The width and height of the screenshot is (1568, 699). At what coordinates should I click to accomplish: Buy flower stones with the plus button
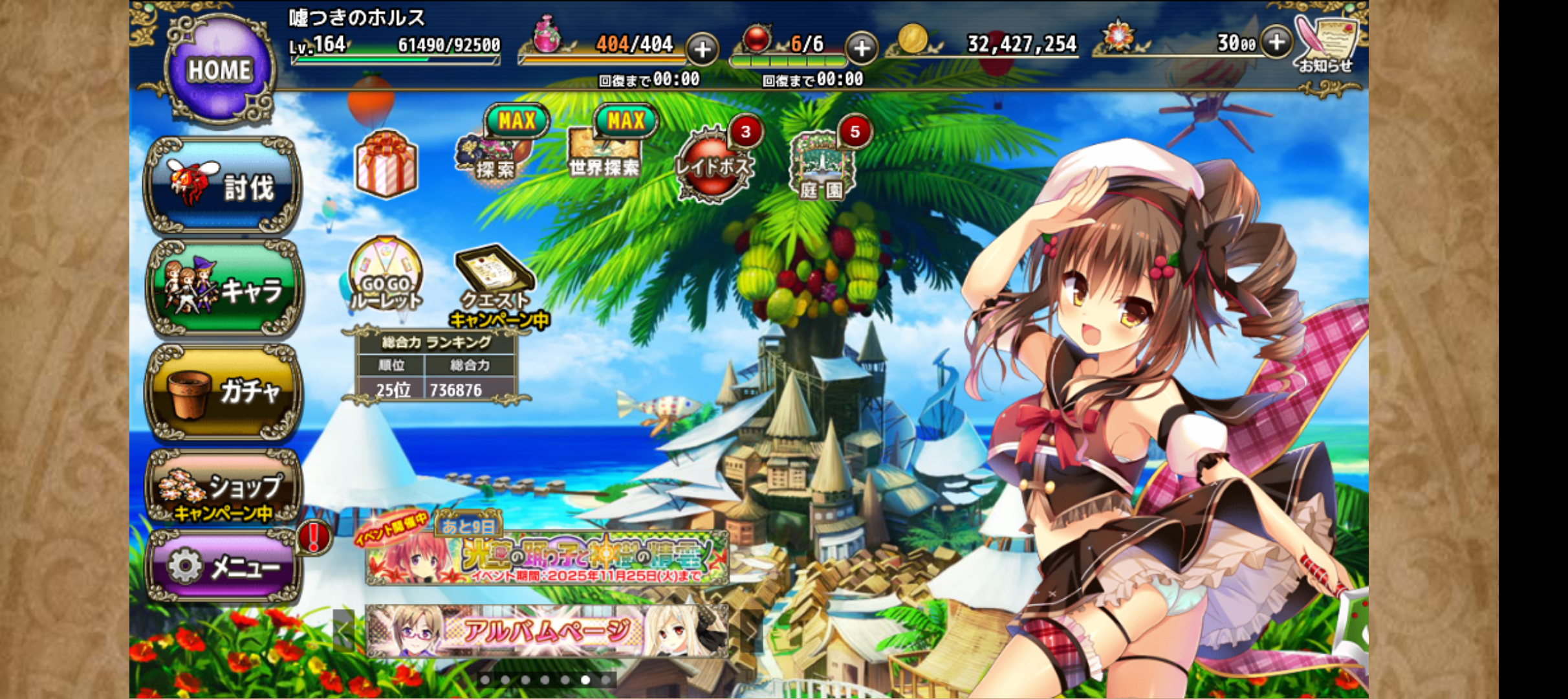pos(1276,43)
